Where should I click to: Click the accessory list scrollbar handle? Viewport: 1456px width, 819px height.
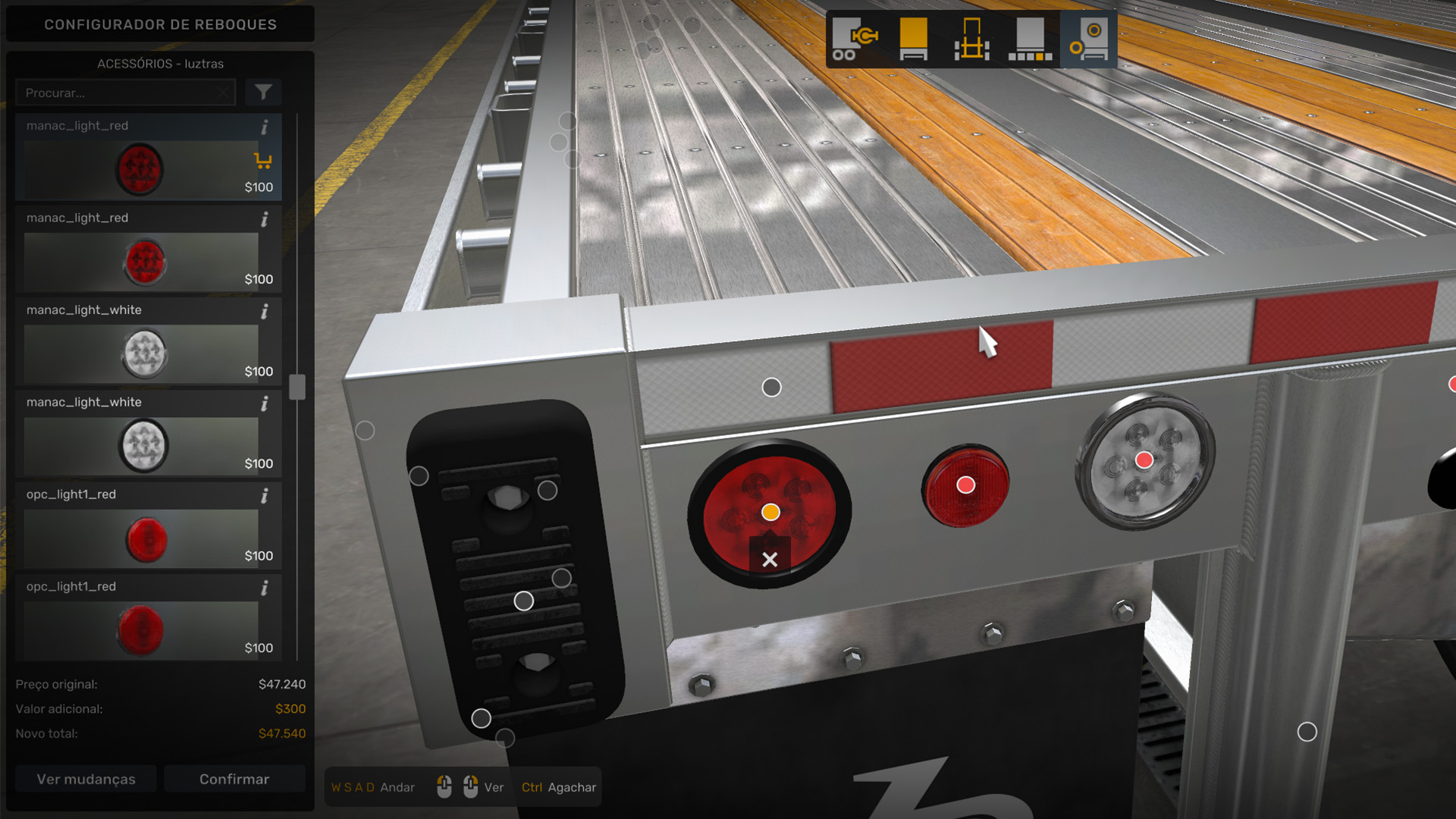[297, 387]
